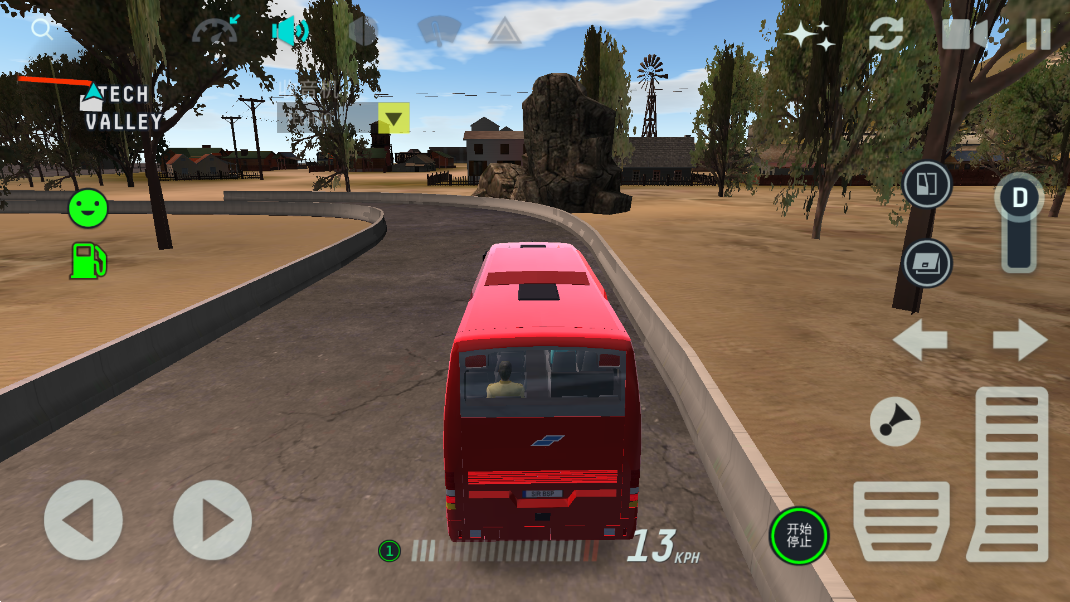
Task: Tap the circular refresh arrows icon
Action: tap(885, 34)
